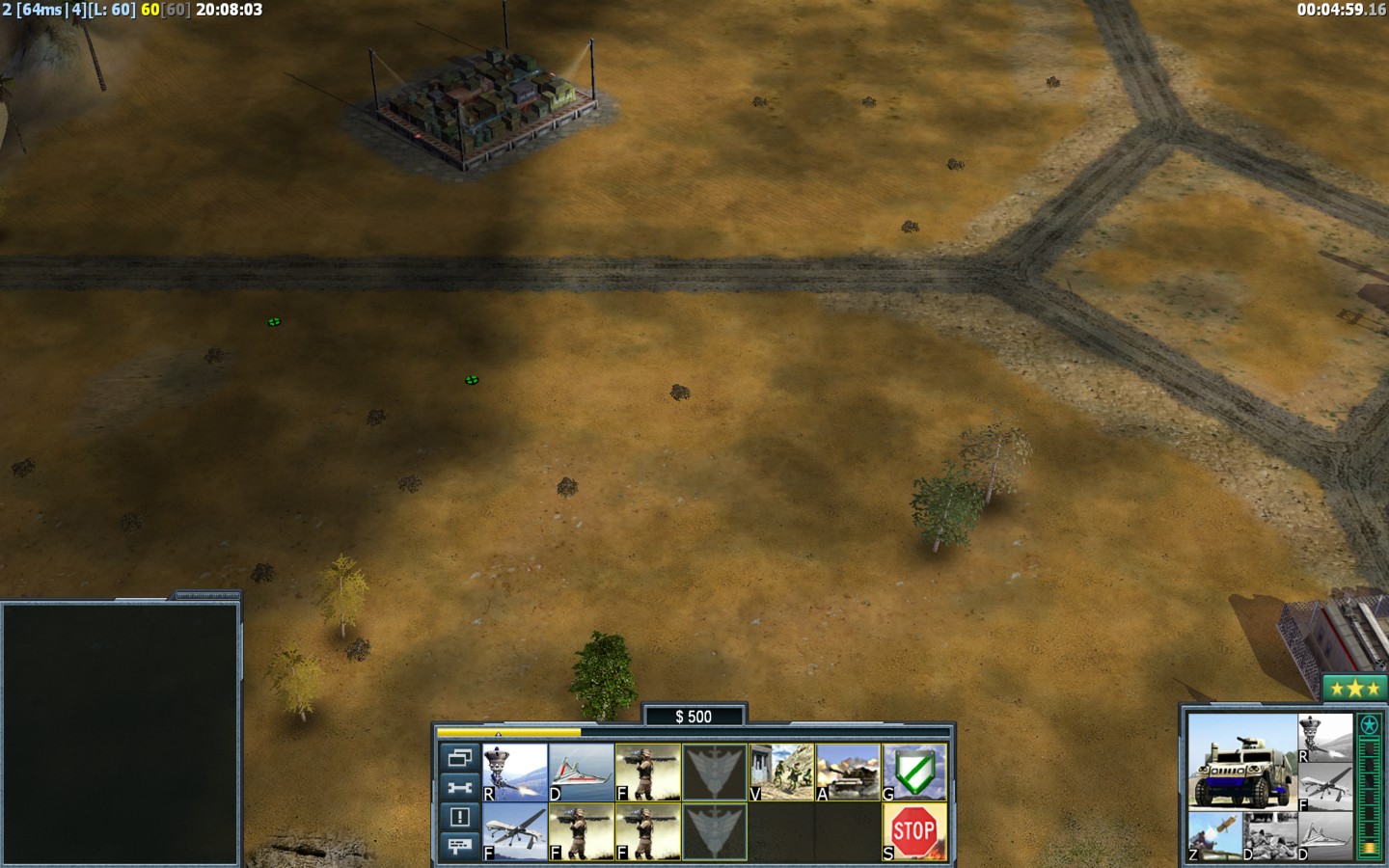Open the three-star General's promotion button
The image size is (1389, 868).
pyautogui.click(x=1354, y=688)
